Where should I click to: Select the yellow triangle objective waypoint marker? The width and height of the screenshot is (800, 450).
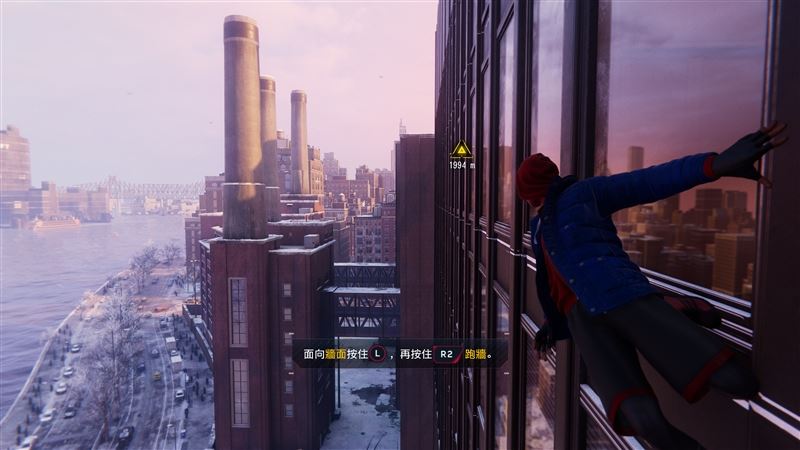[461, 151]
